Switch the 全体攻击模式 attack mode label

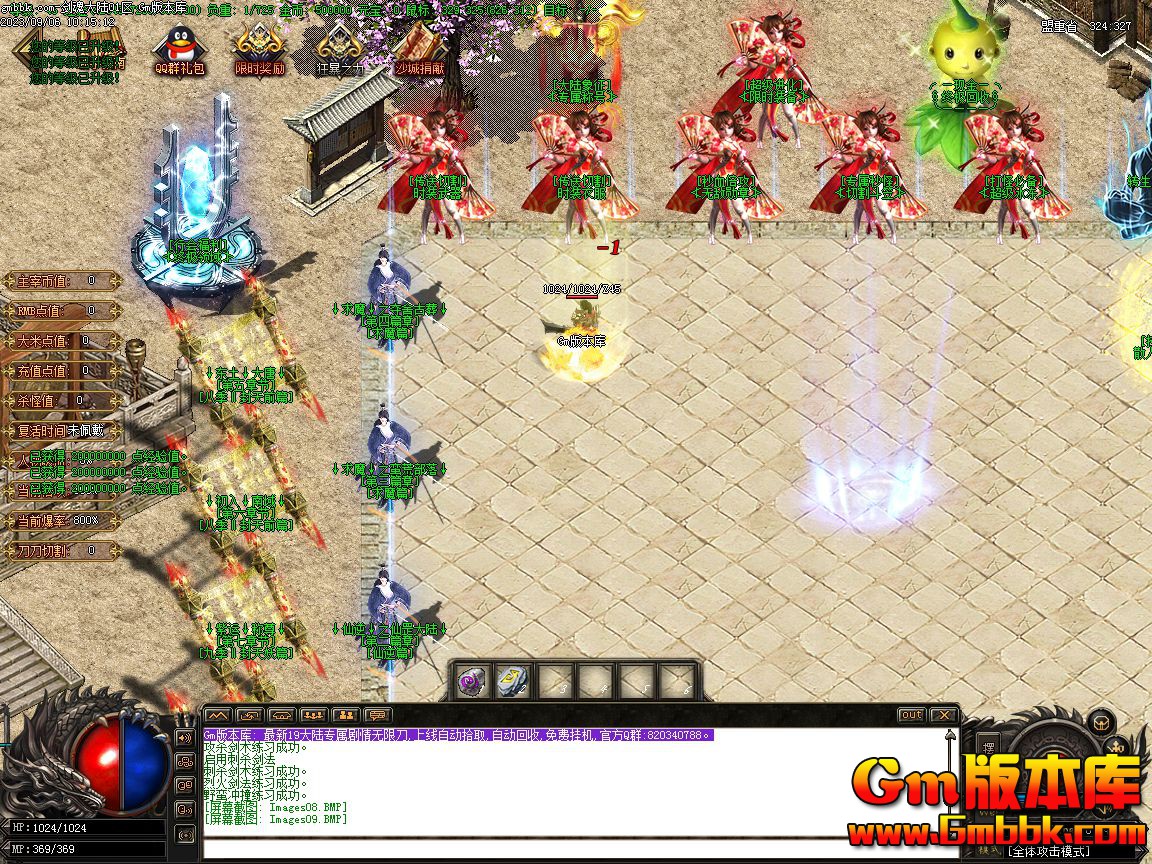[x=1048, y=851]
